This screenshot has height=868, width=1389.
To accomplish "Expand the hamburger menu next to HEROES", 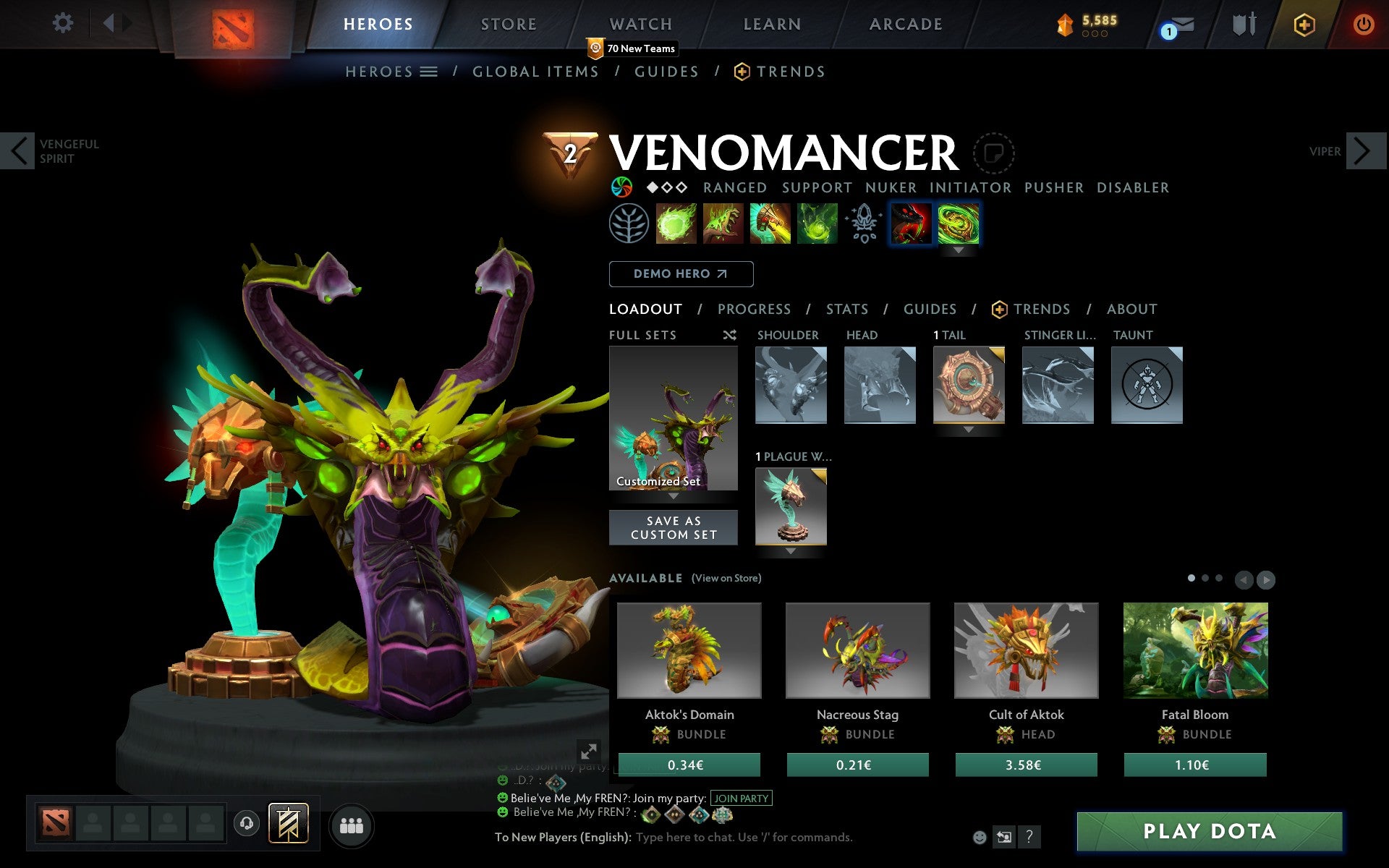I will point(428,71).
